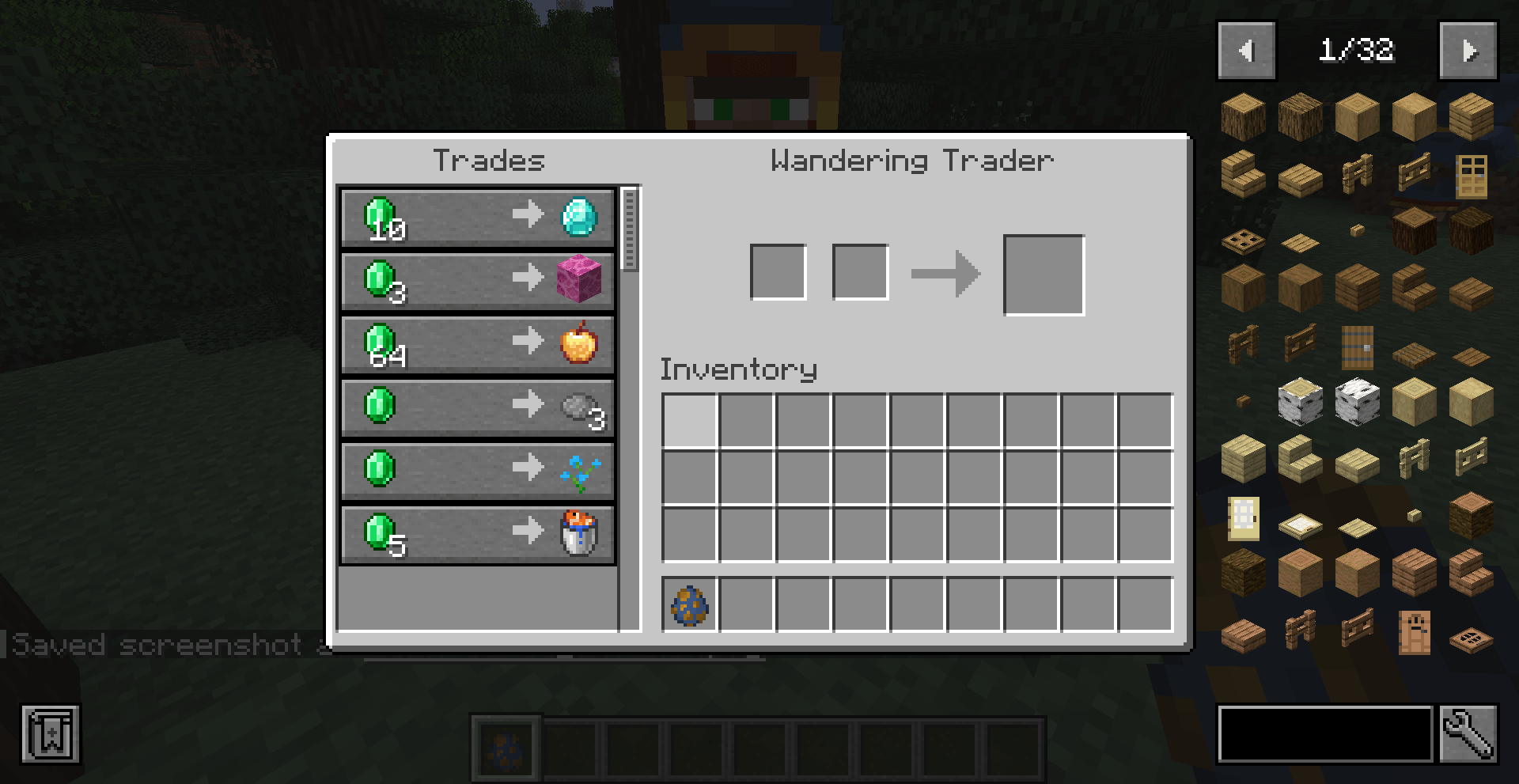
Task: Go to the previous item list page
Action: pos(1246,51)
